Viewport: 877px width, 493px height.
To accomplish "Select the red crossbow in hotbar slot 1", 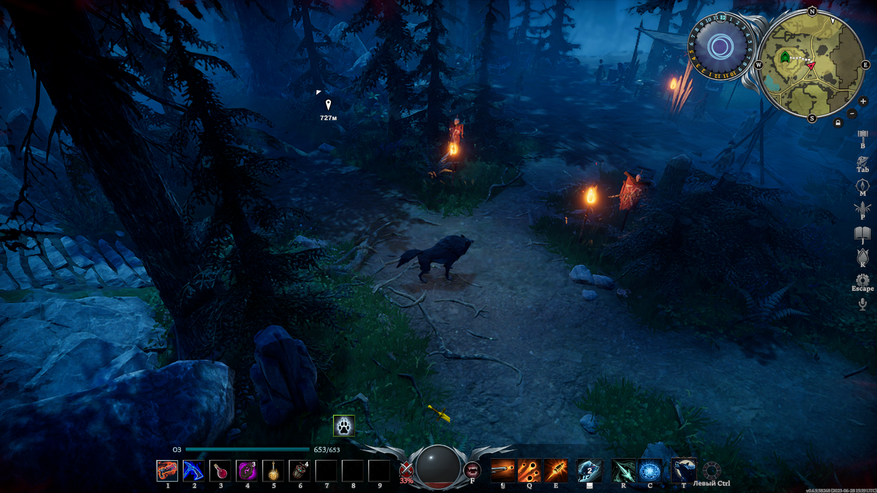I will point(167,470).
